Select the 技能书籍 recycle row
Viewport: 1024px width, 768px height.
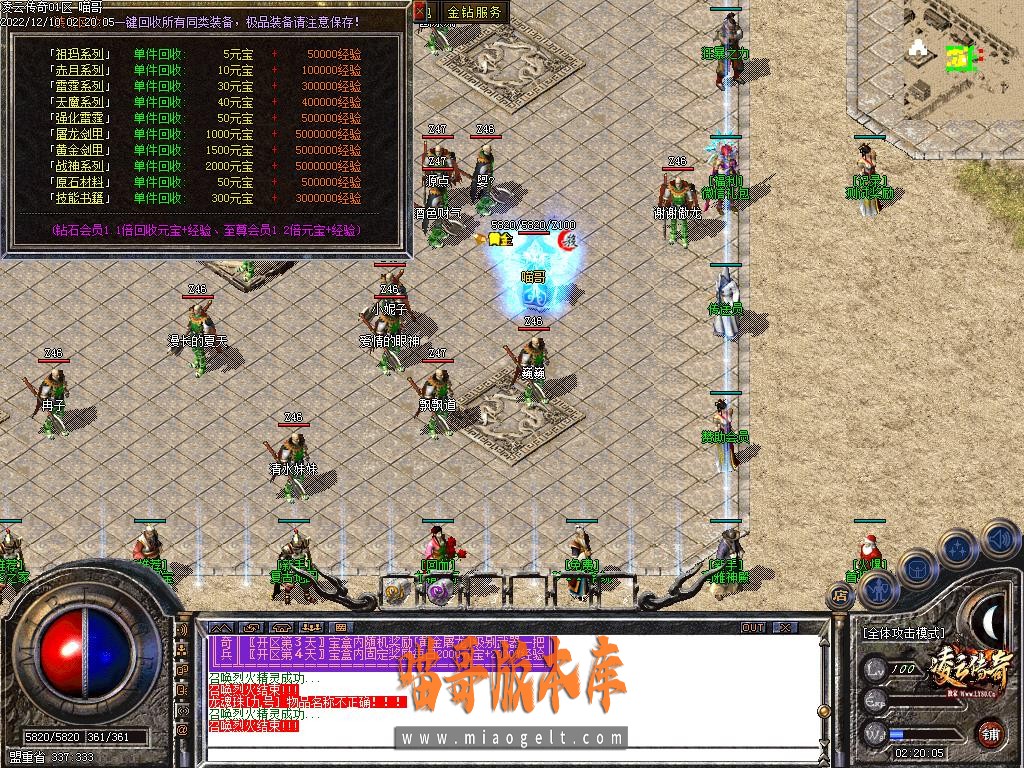click(x=80, y=198)
